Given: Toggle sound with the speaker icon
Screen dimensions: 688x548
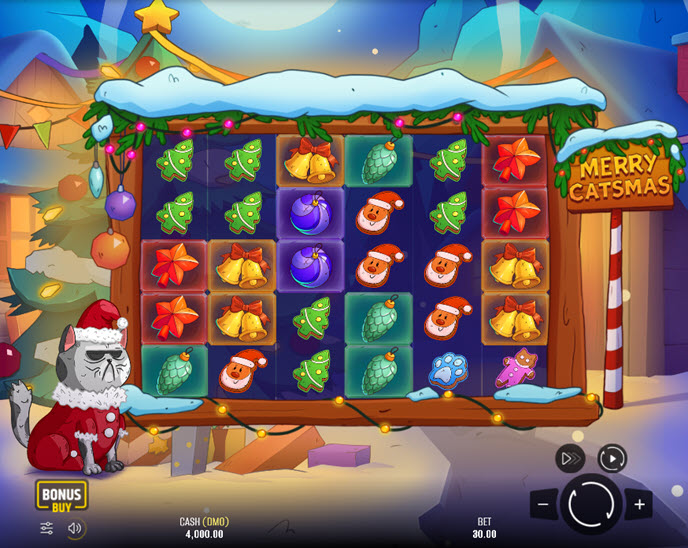Looking at the screenshot, I should (x=75, y=528).
